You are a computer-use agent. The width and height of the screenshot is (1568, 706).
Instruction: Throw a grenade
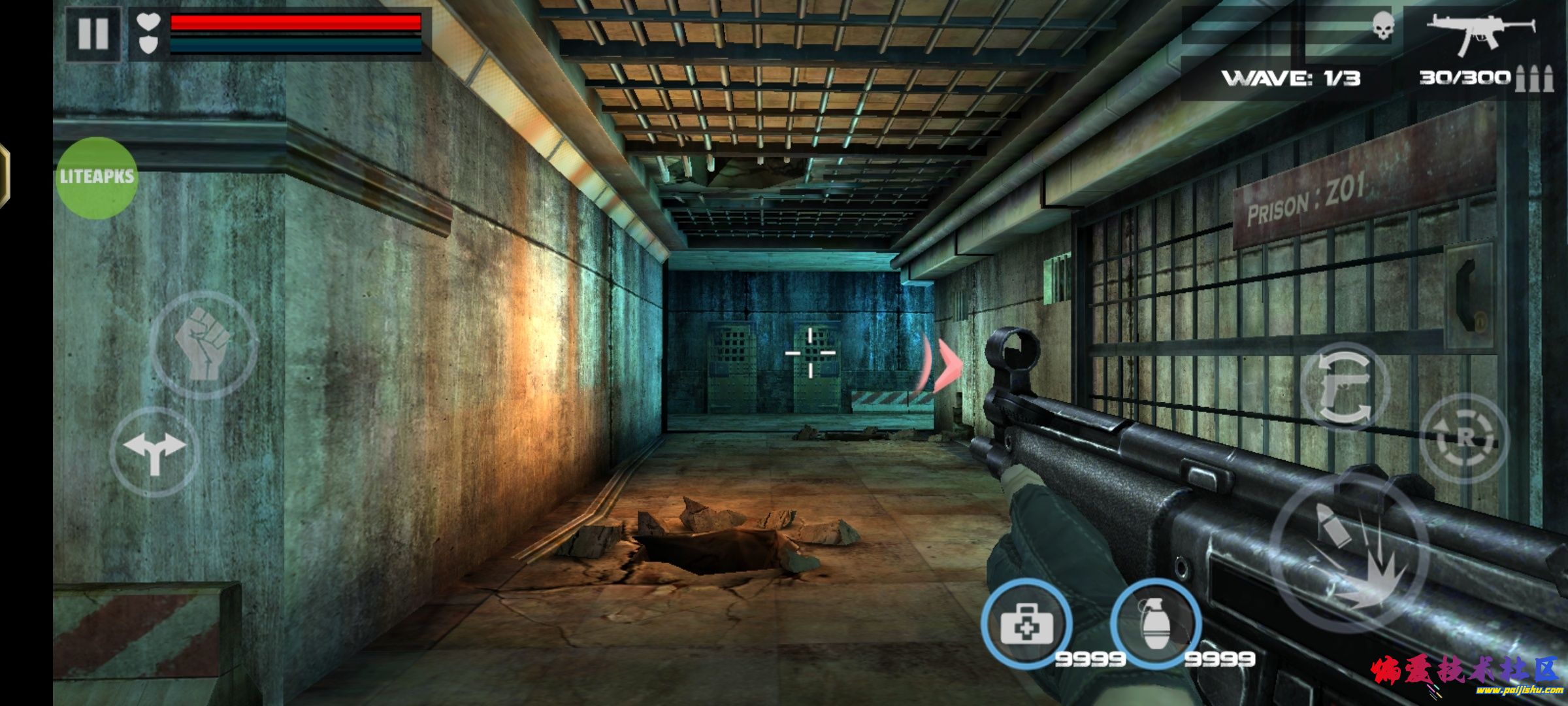click(x=1156, y=624)
